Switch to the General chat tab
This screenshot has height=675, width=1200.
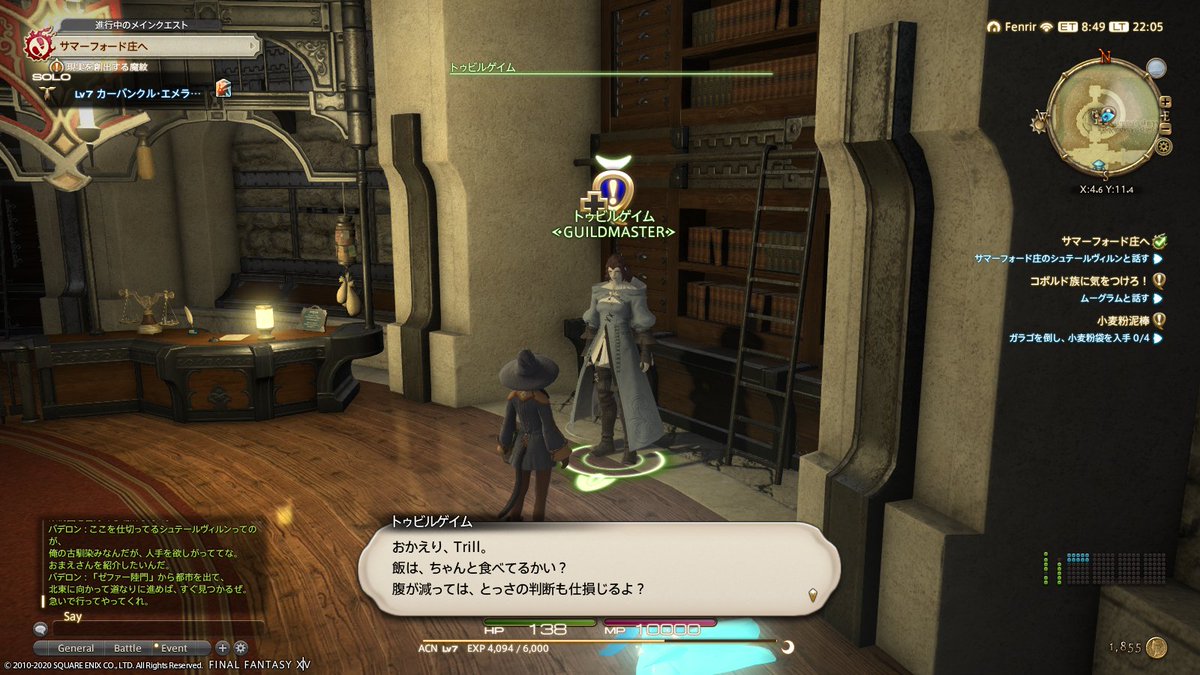click(76, 648)
